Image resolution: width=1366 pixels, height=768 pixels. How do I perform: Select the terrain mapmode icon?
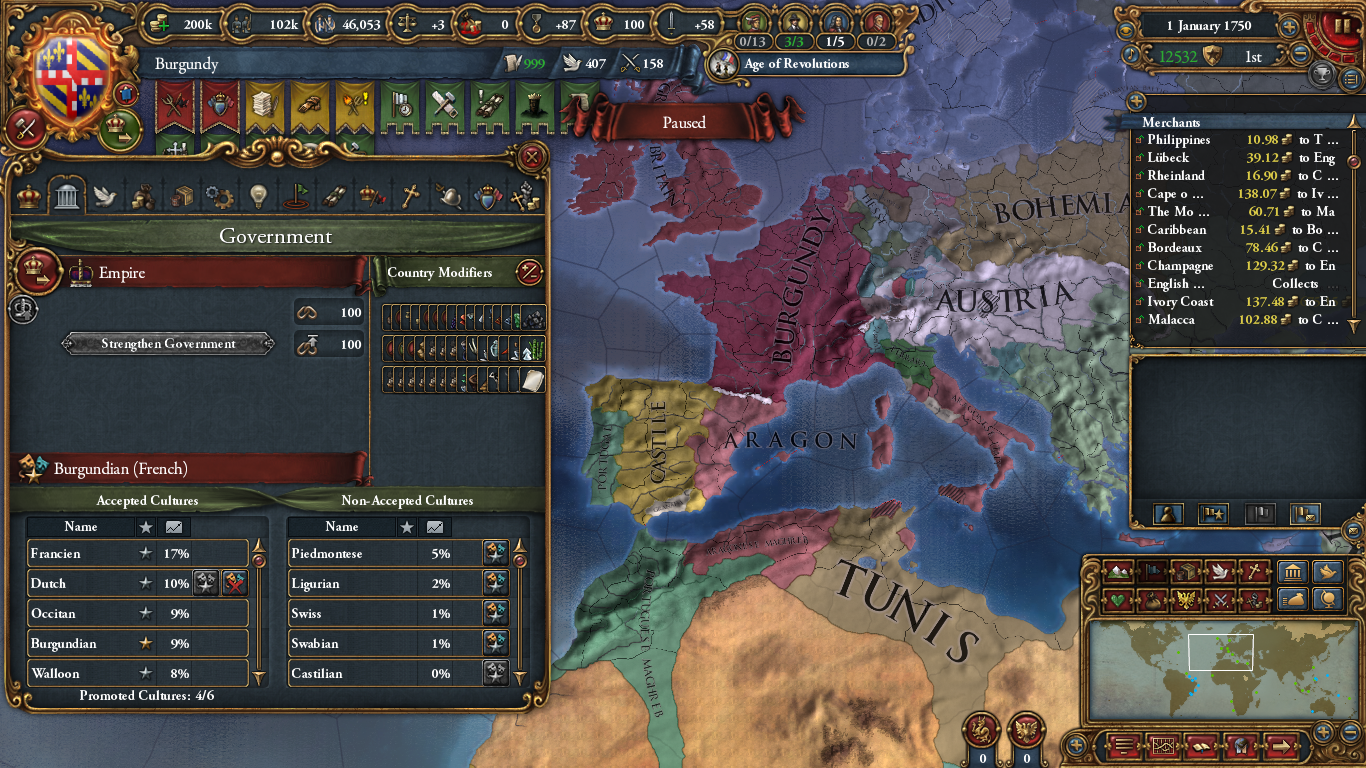(1118, 573)
